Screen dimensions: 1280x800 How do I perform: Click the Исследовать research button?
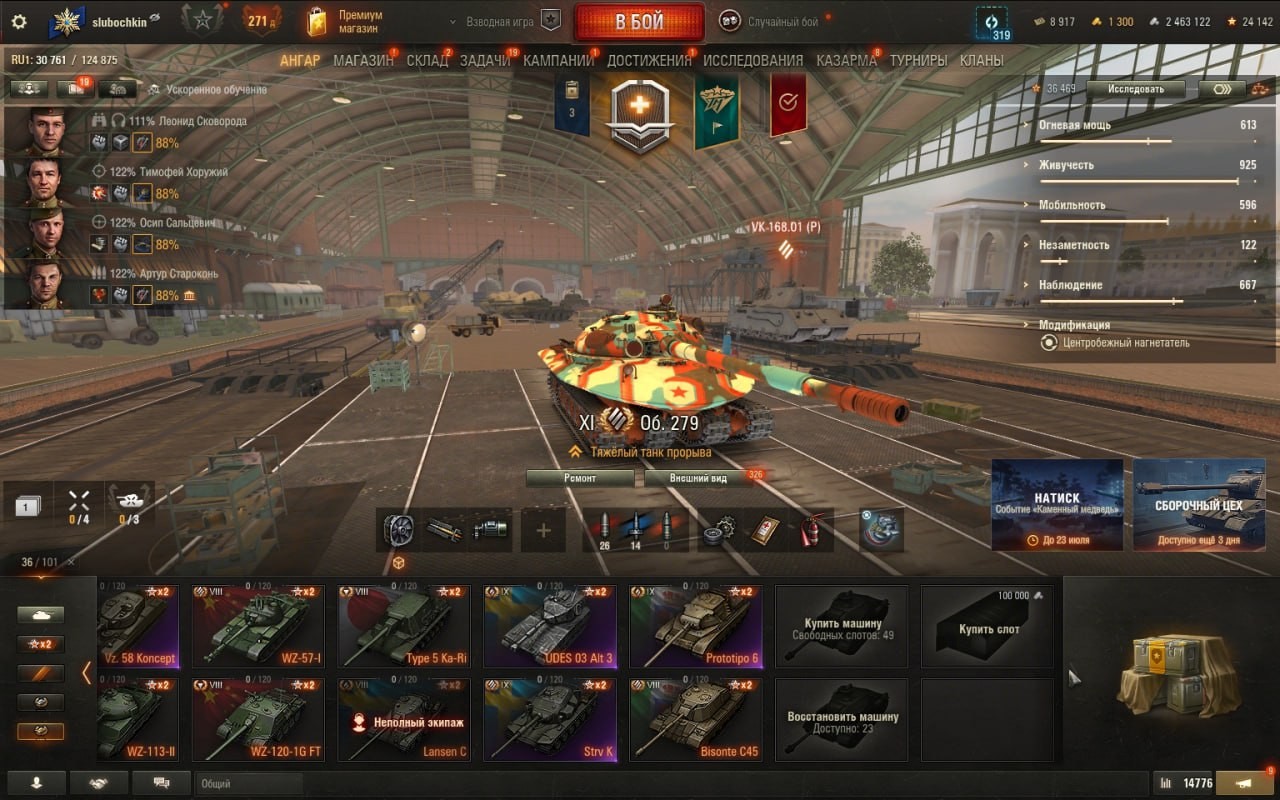1136,88
